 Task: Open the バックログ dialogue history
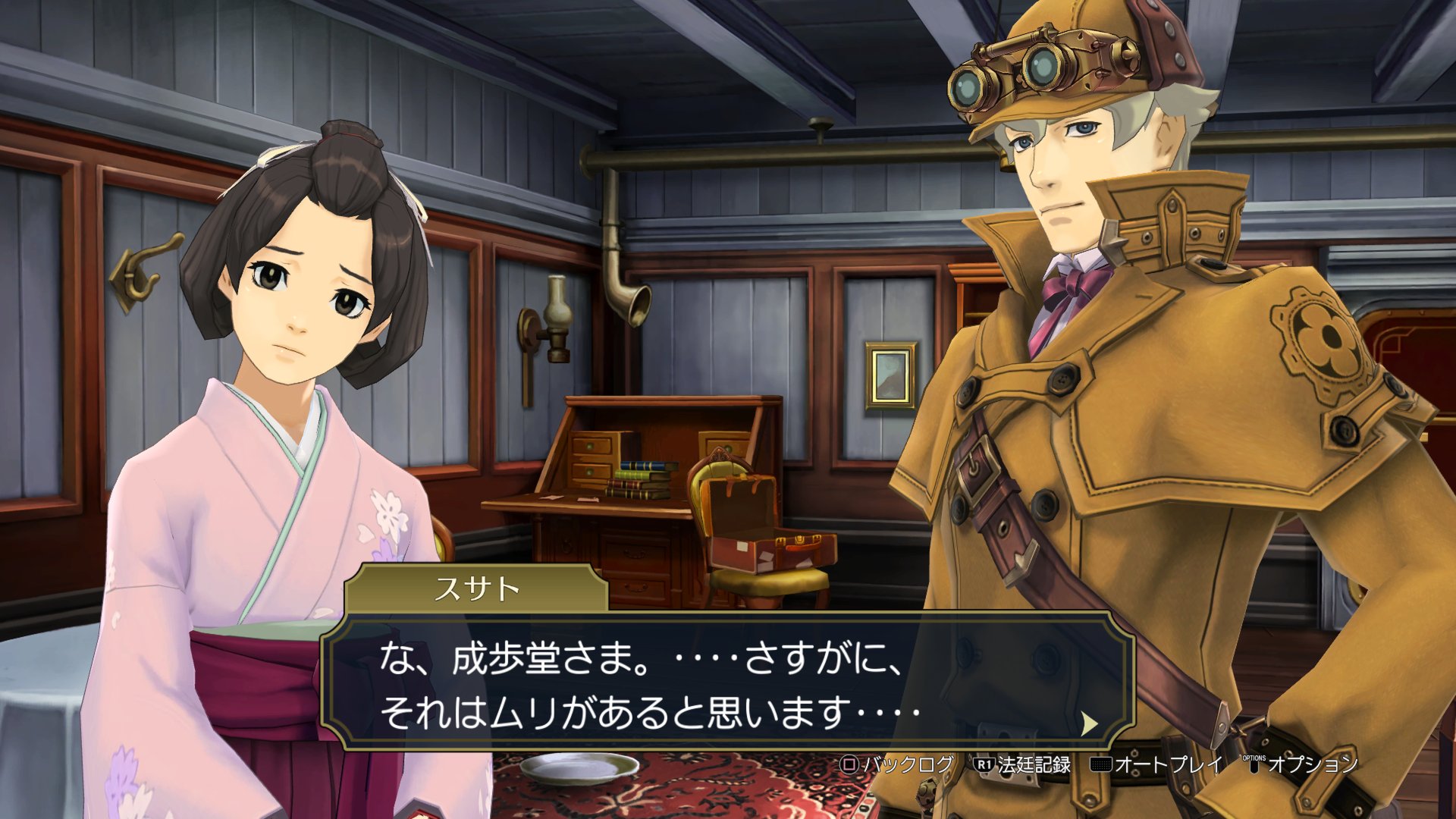click(x=898, y=764)
